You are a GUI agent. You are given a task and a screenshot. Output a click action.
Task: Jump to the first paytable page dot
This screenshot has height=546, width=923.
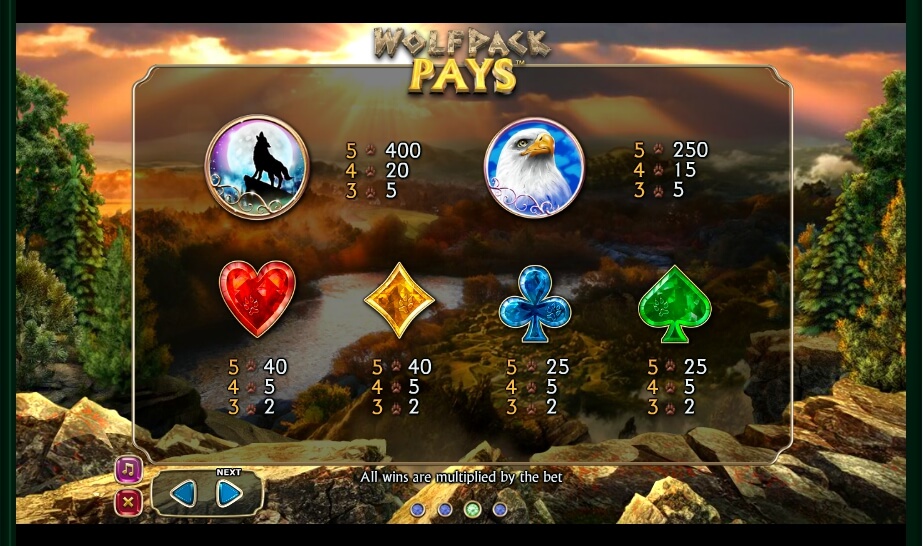click(x=418, y=510)
